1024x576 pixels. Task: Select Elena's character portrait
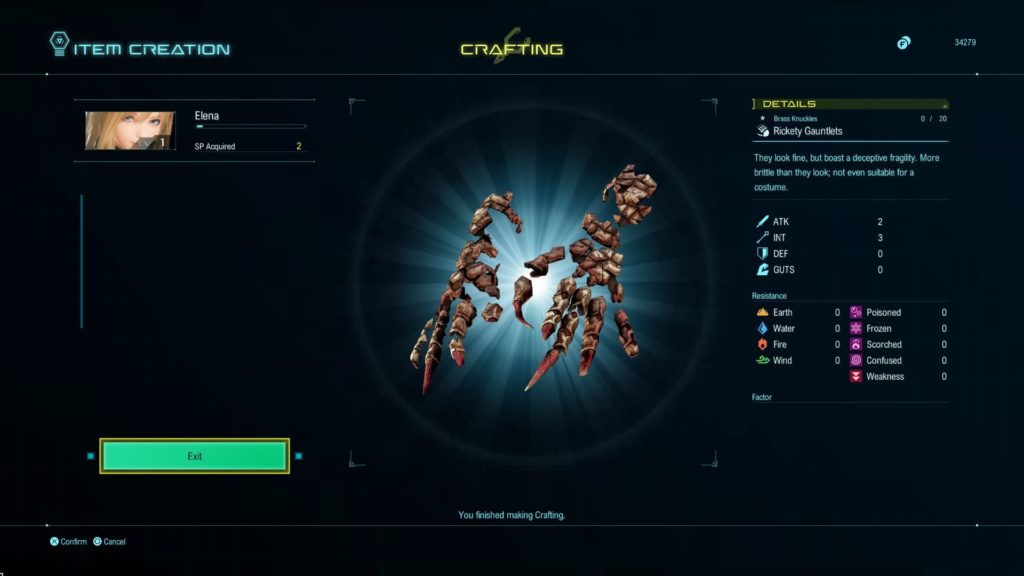point(130,131)
